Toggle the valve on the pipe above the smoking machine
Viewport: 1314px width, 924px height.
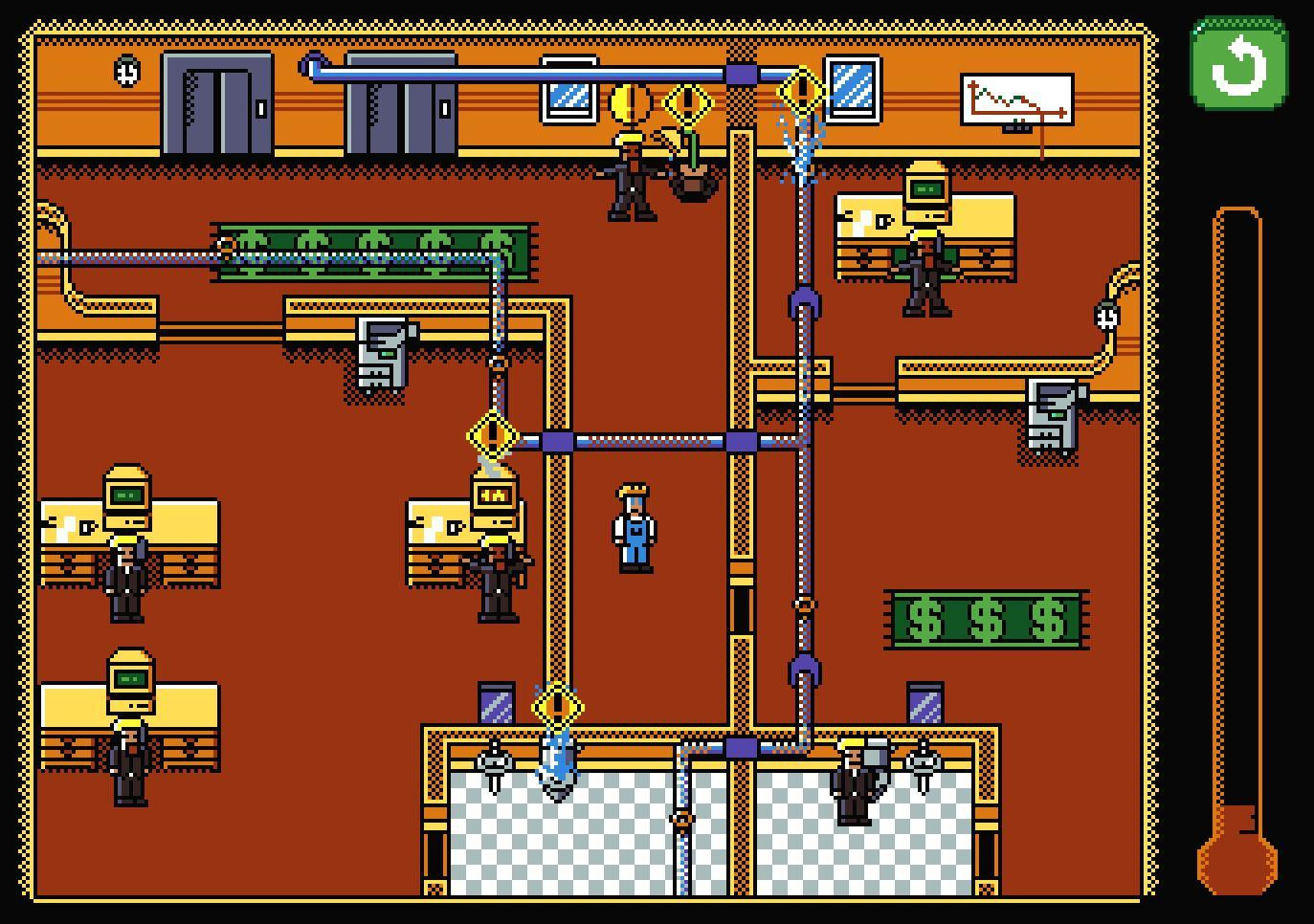pos(497,364)
